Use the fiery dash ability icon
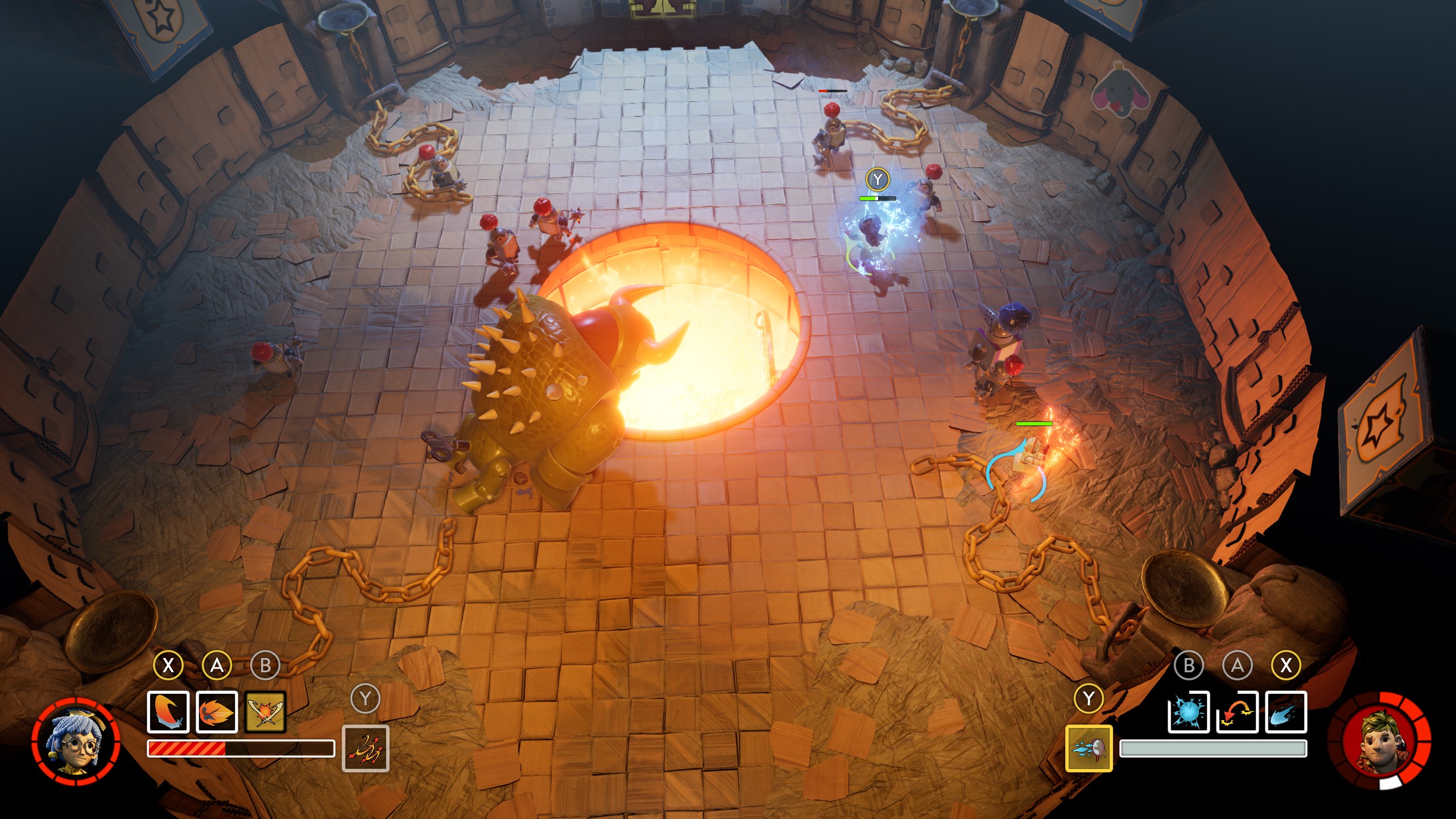Image resolution: width=1456 pixels, height=819 pixels. (x=217, y=712)
